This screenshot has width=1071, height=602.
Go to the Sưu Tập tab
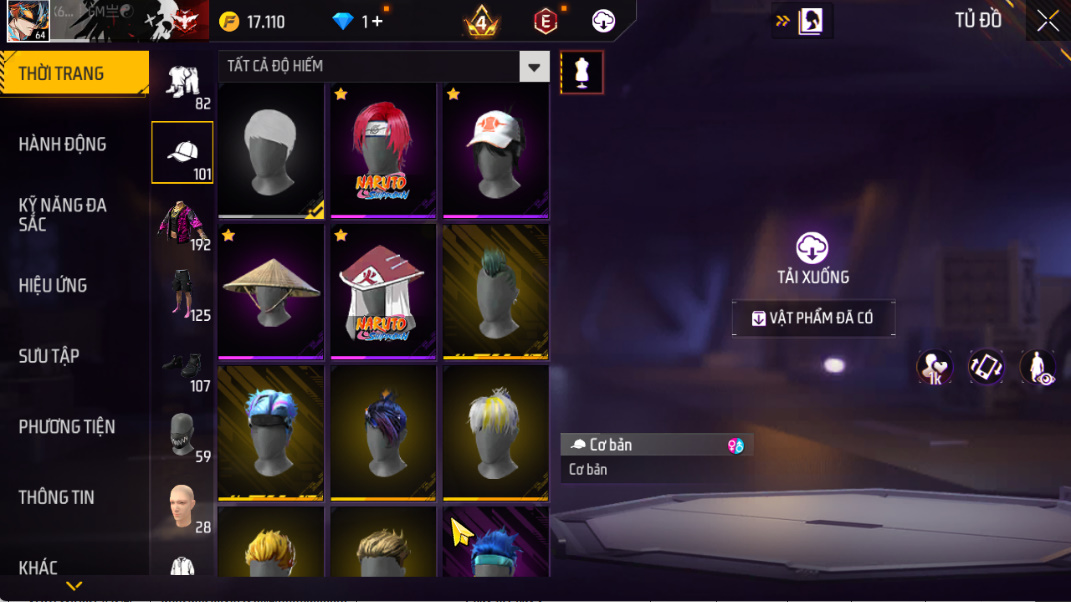[x=48, y=356]
